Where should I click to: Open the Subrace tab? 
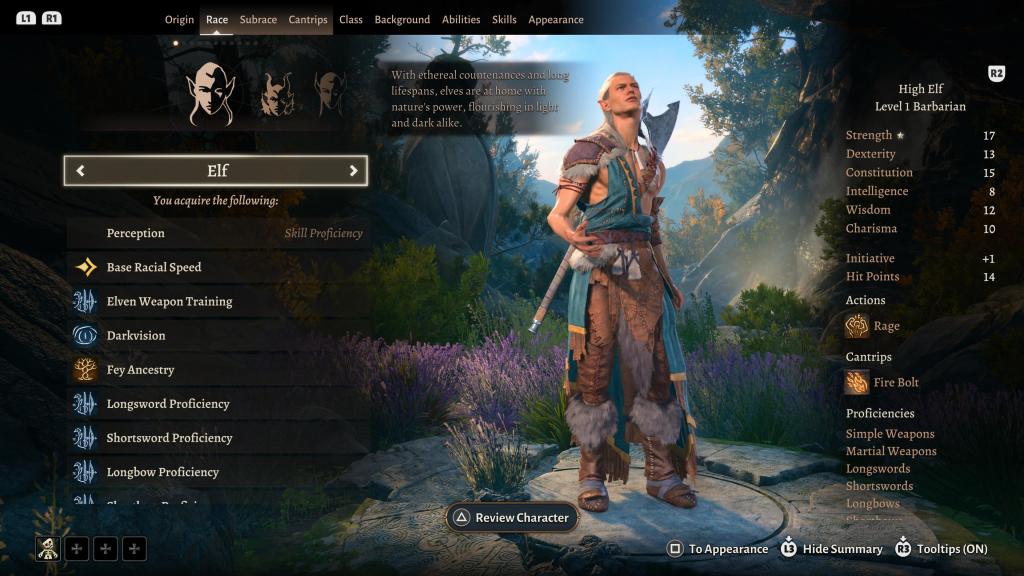[x=258, y=20]
